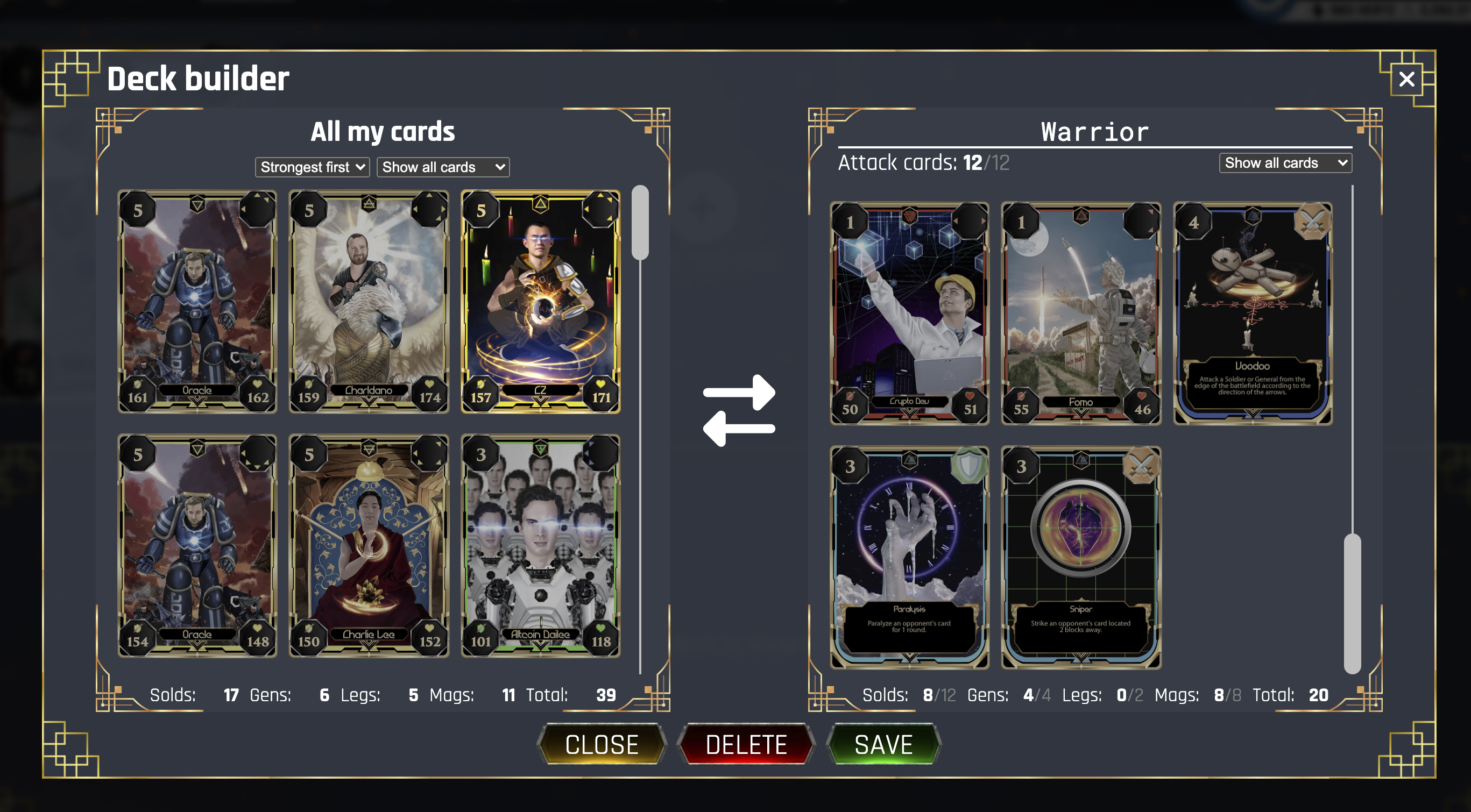This screenshot has width=1471, height=812.
Task: Delete the Warrior deck
Action: pos(746,744)
